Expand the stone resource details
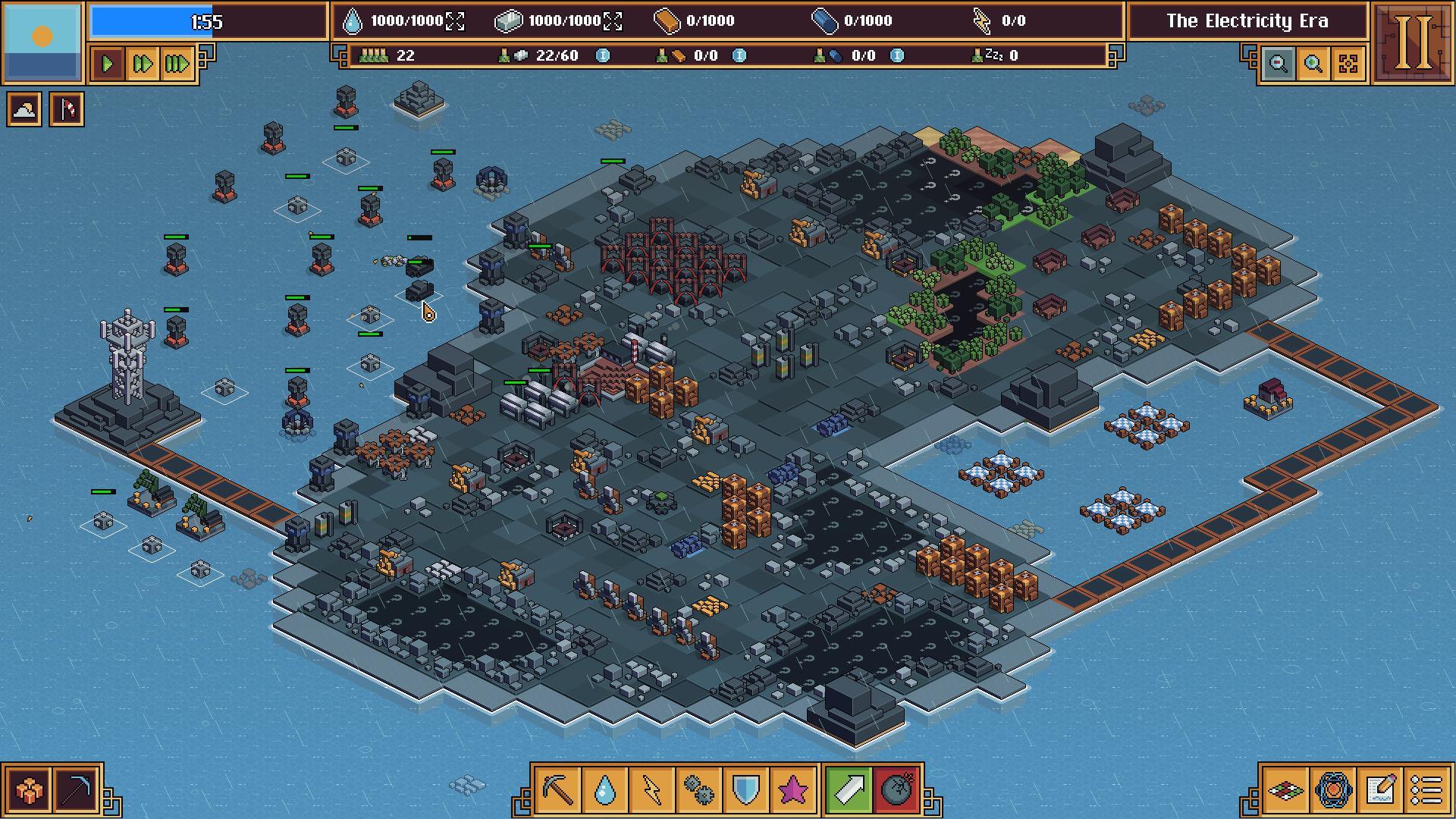The image size is (1456, 819). (x=611, y=20)
